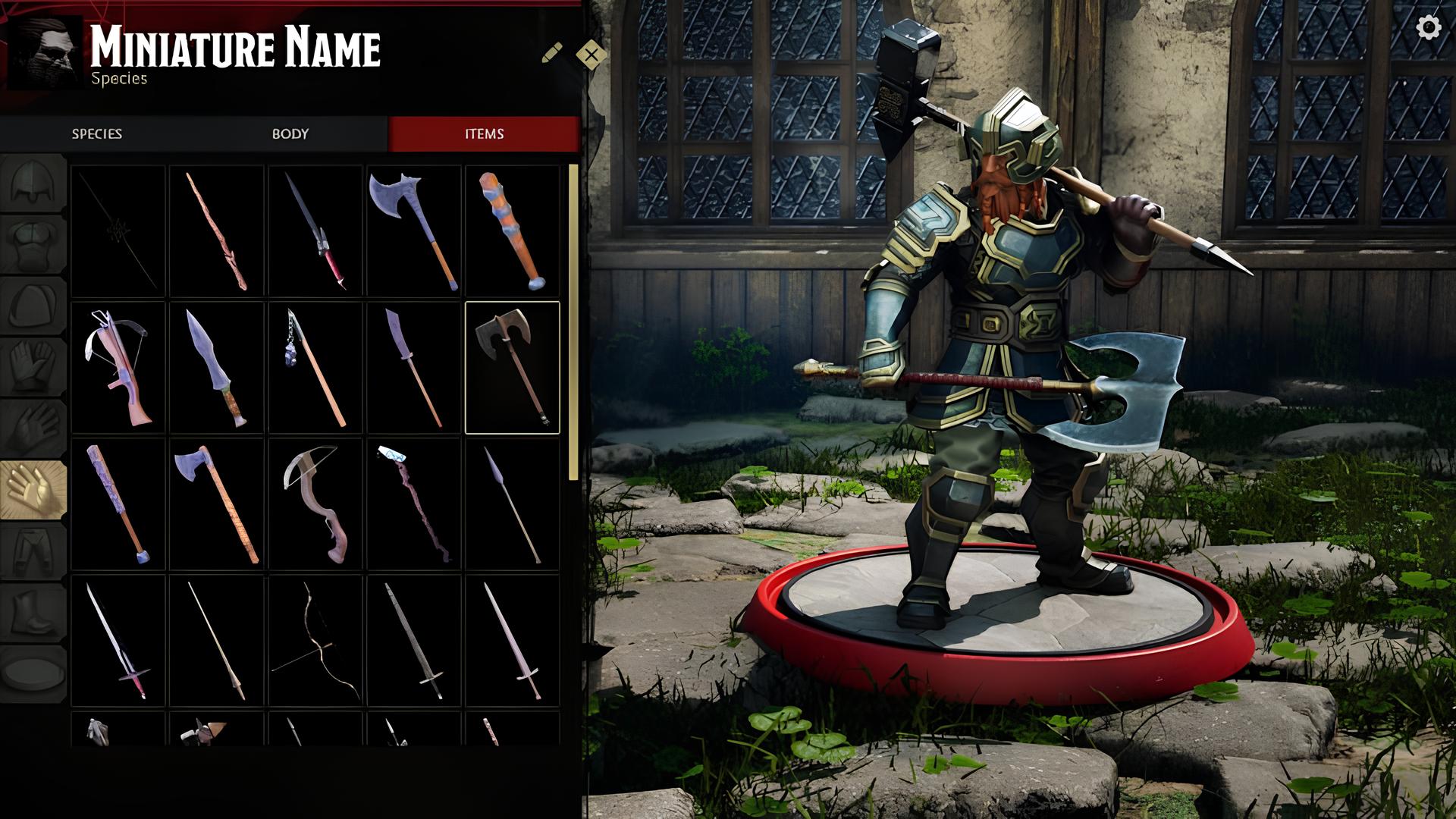Image resolution: width=1456 pixels, height=819 pixels.
Task: Equip the double-bladed battle axe
Action: pos(512,368)
